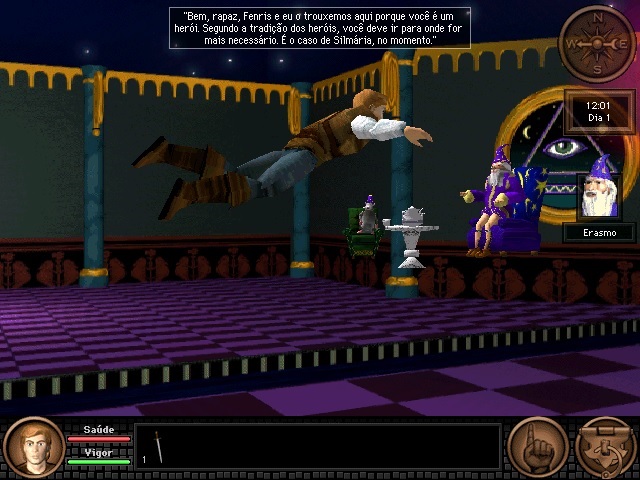Viewport: 640px width, 480px height.
Task: Activate the pointing hand action button
Action: (x=538, y=447)
